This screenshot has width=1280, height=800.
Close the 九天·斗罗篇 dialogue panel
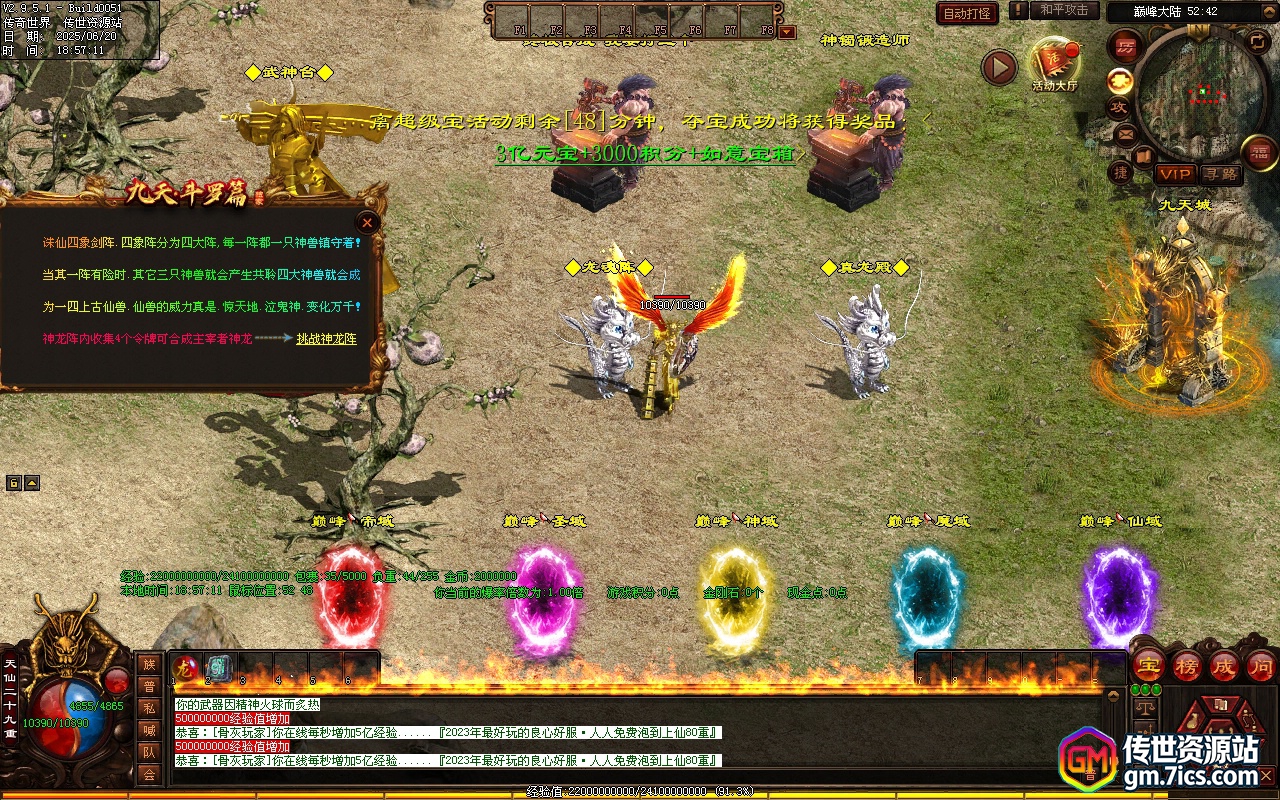point(368,222)
